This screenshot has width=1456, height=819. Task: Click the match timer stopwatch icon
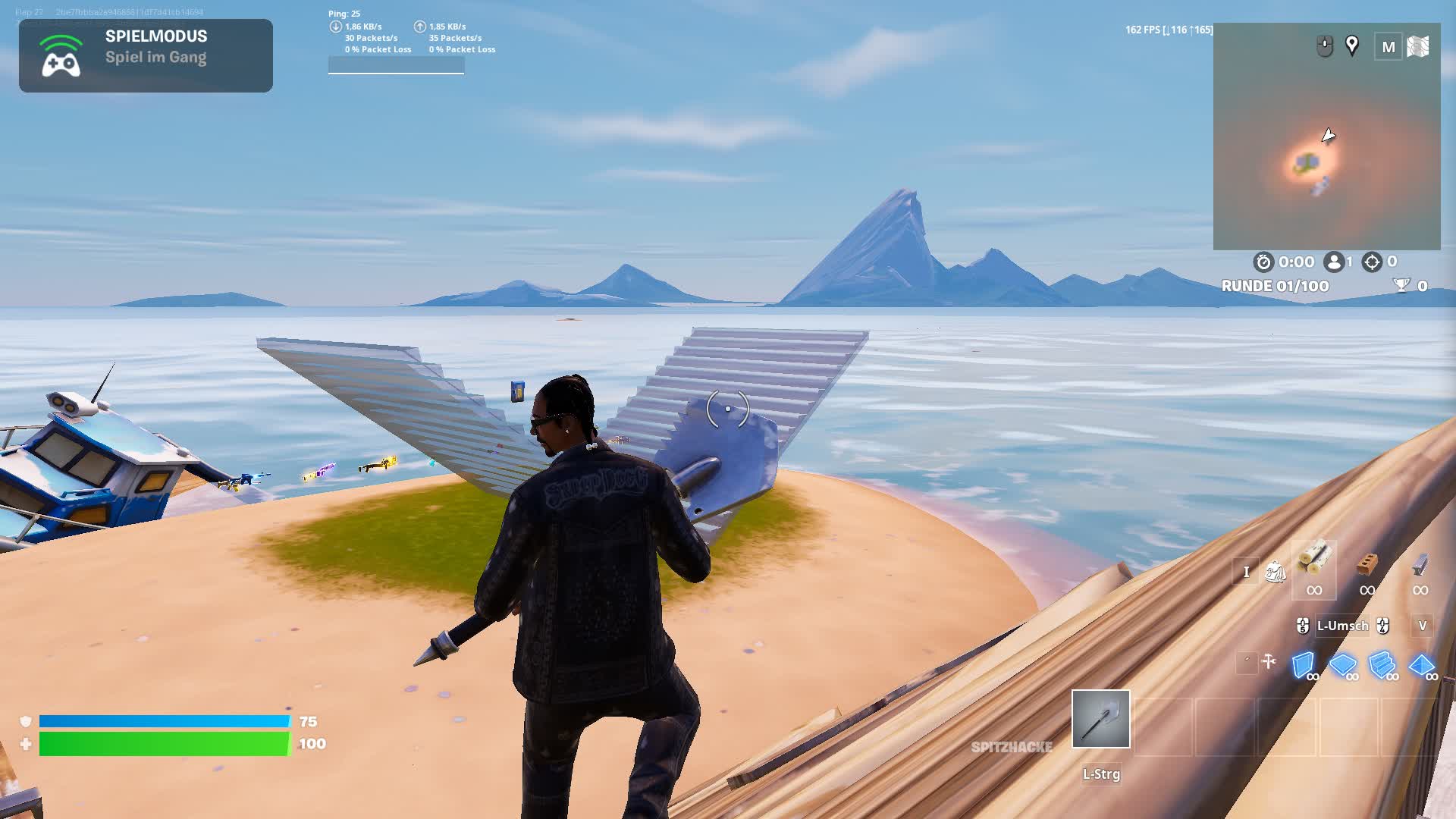point(1263,262)
